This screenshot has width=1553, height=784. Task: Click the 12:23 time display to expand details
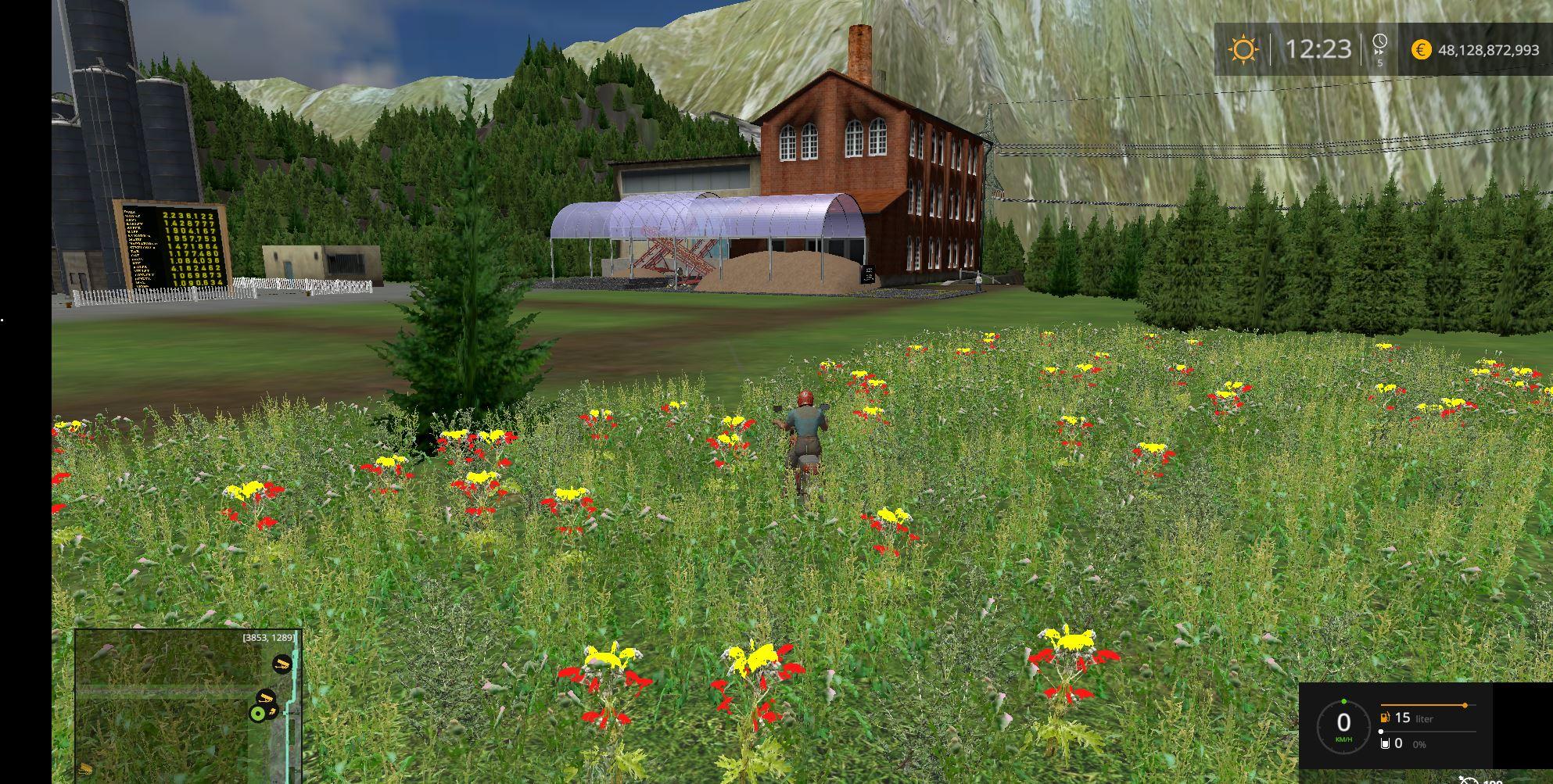coord(1318,48)
